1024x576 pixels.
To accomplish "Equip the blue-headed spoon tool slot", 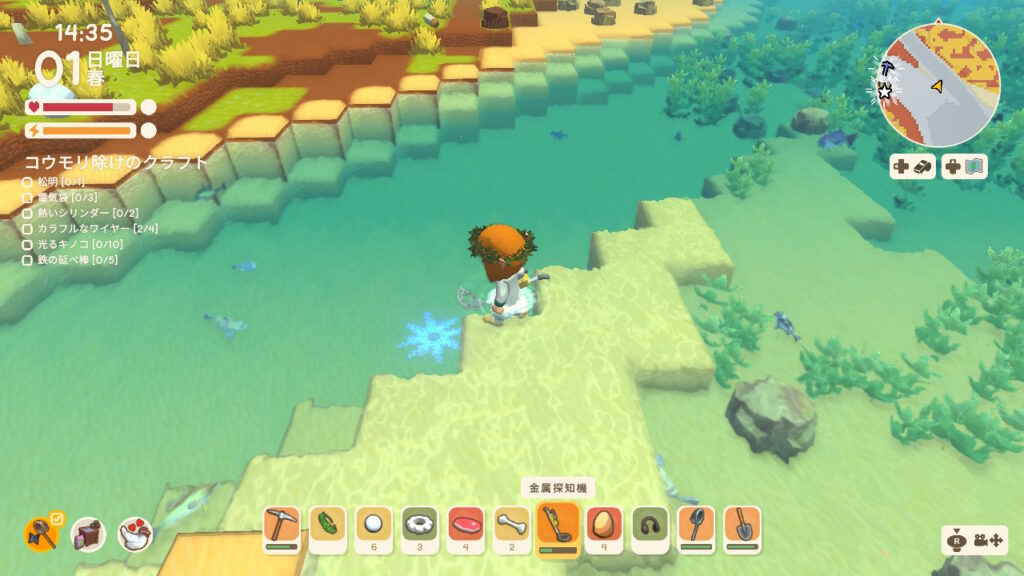I will pos(696,527).
